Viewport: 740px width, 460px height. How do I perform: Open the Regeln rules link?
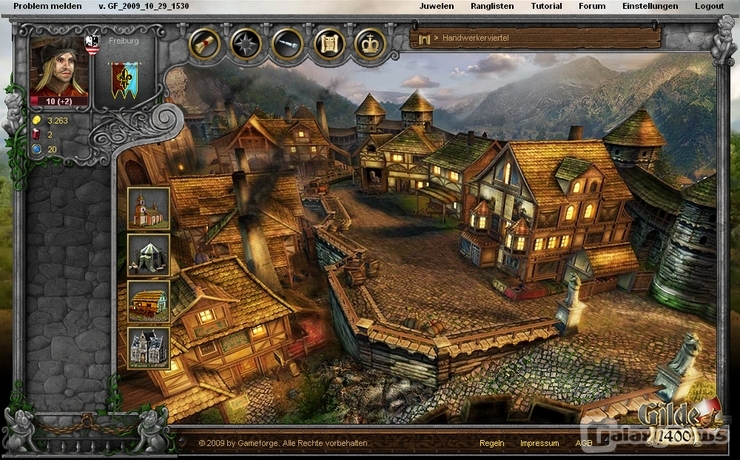[x=491, y=442]
